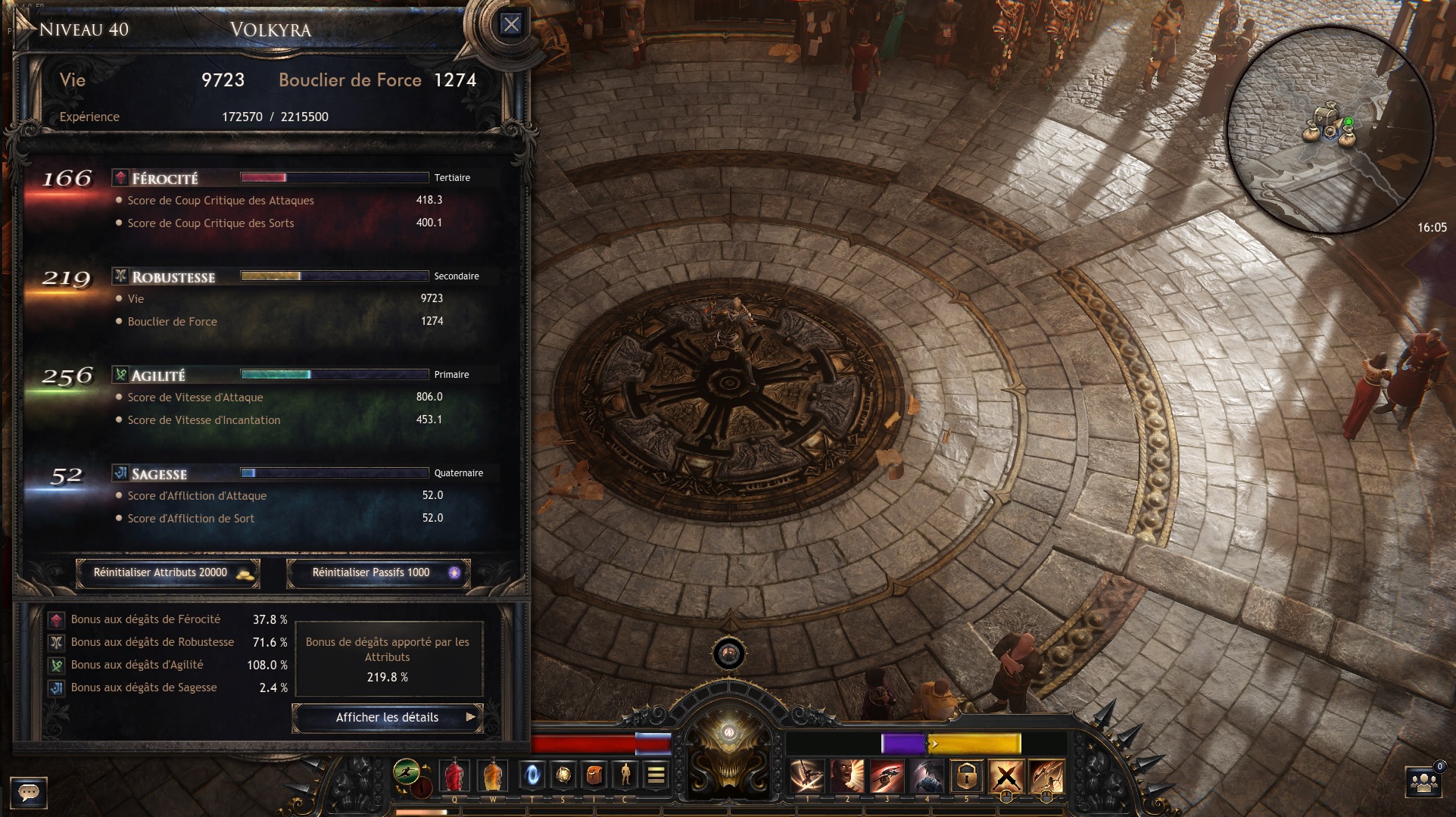
Task: Activate the shouting warrior skill in slot 2
Action: pyautogui.click(x=850, y=775)
